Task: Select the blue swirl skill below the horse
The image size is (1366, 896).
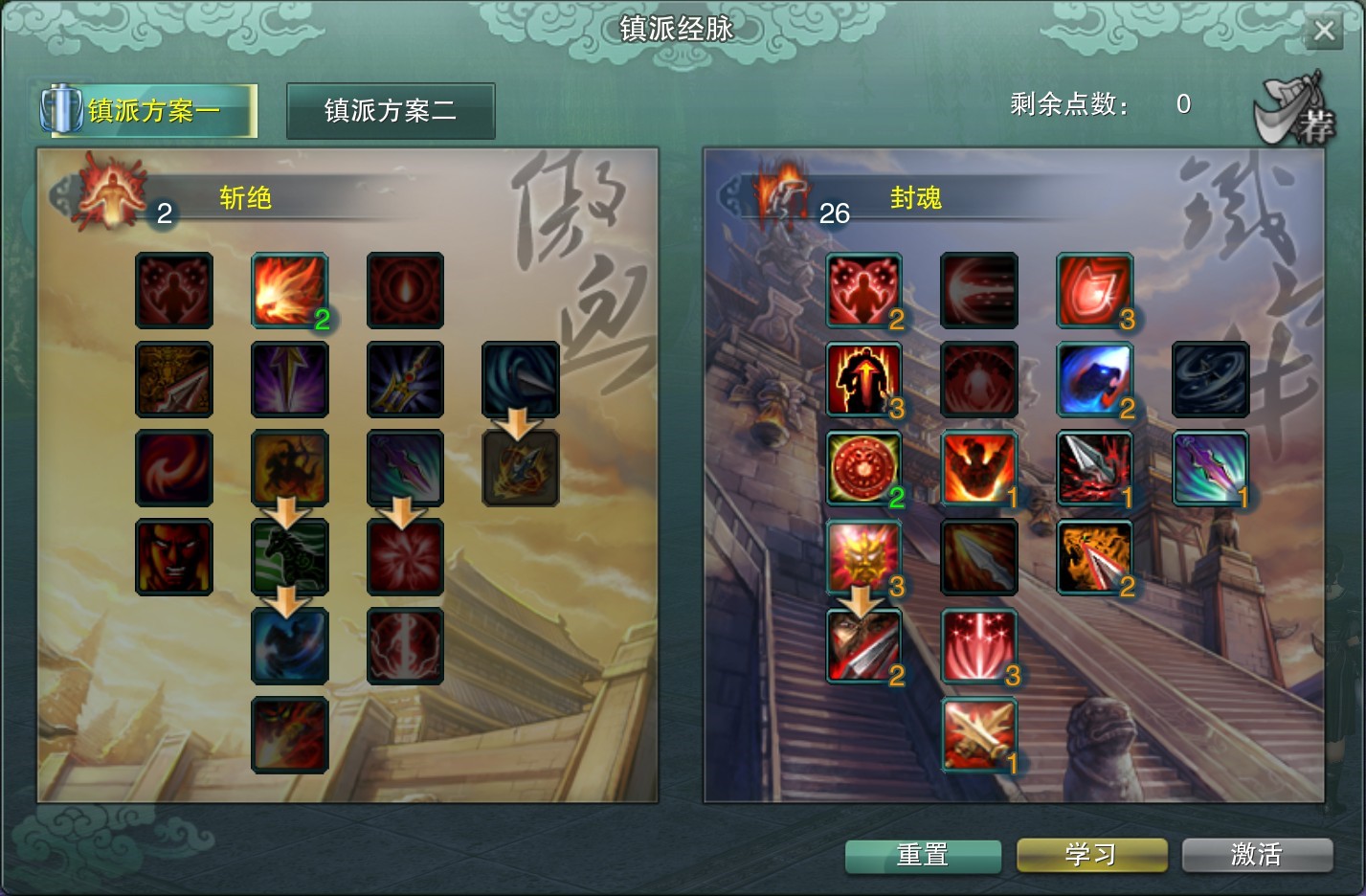Action: coord(290,646)
